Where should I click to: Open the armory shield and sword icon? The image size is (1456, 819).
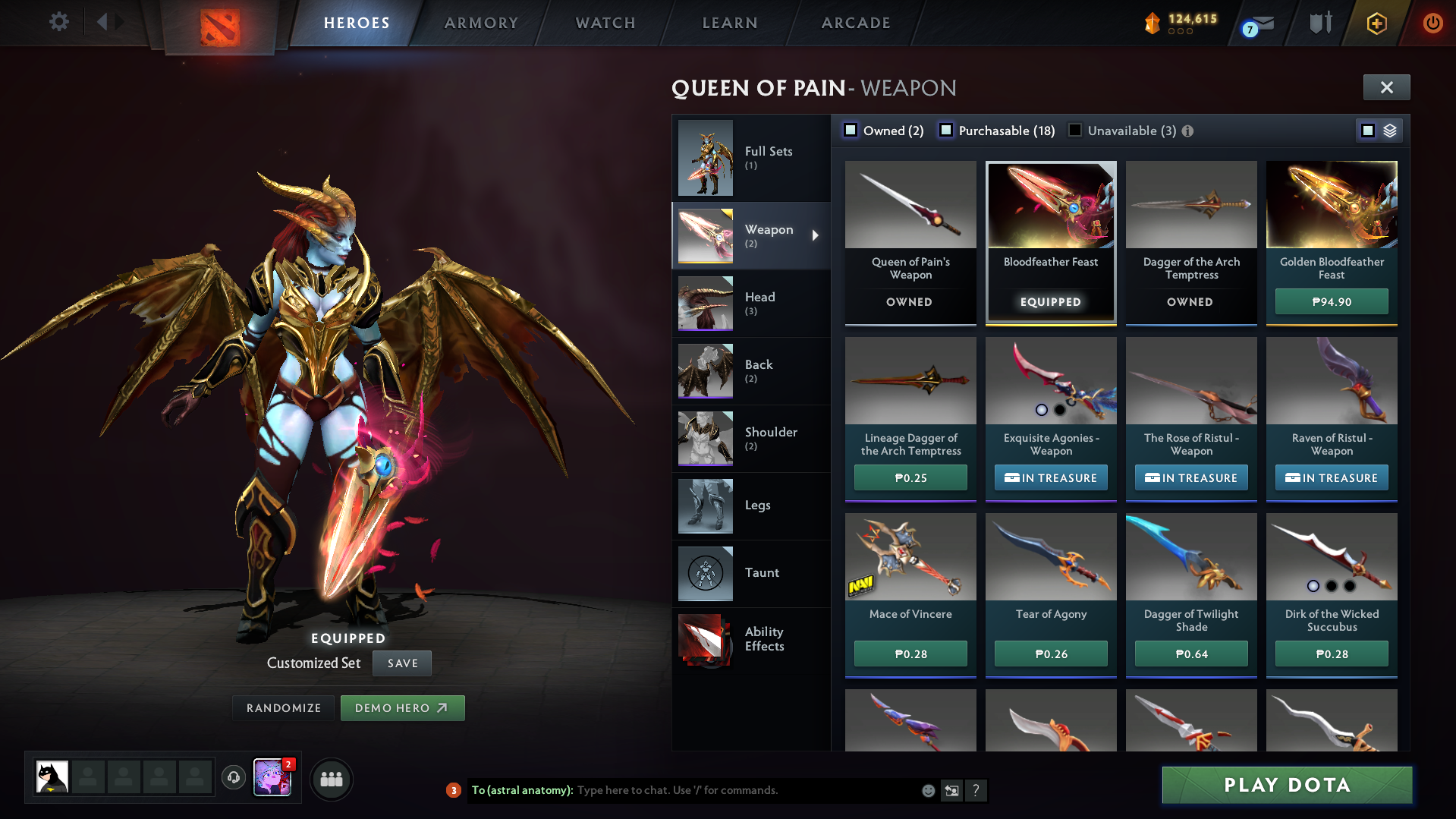1319,23
